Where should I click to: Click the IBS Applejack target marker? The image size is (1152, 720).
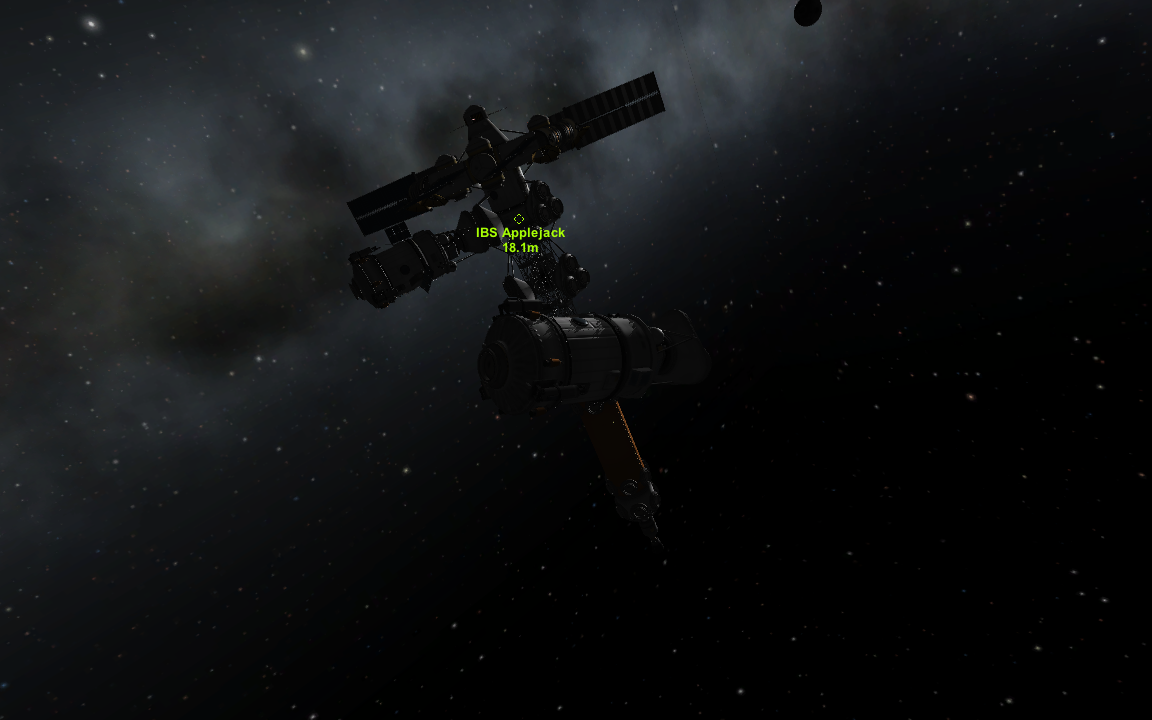(519, 218)
